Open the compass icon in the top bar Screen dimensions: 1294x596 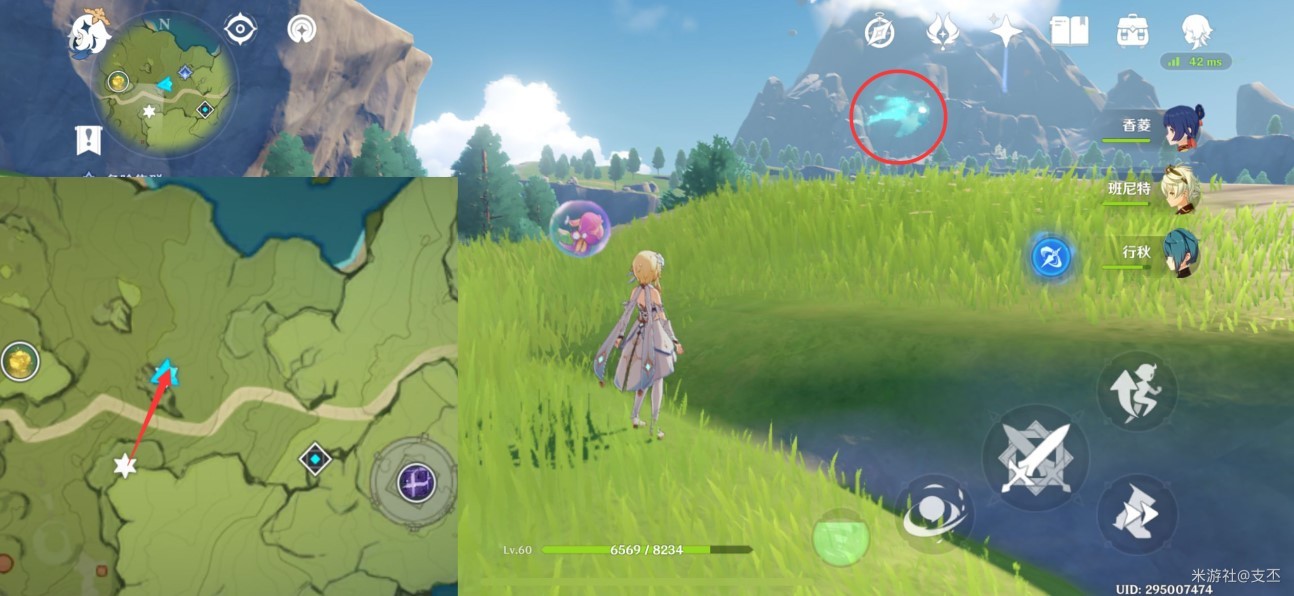(x=879, y=32)
